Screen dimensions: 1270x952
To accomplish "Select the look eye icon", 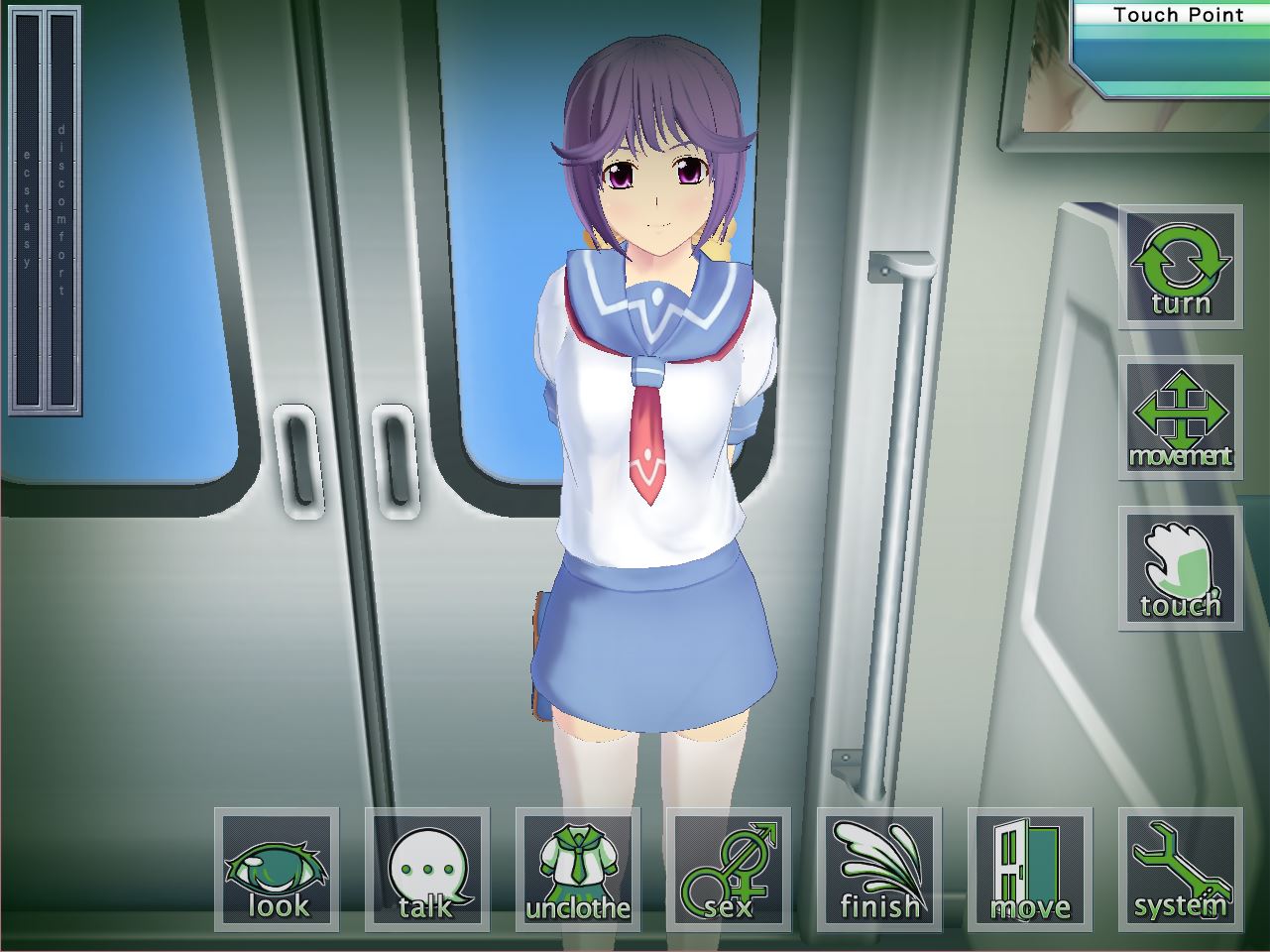I will (x=277, y=870).
